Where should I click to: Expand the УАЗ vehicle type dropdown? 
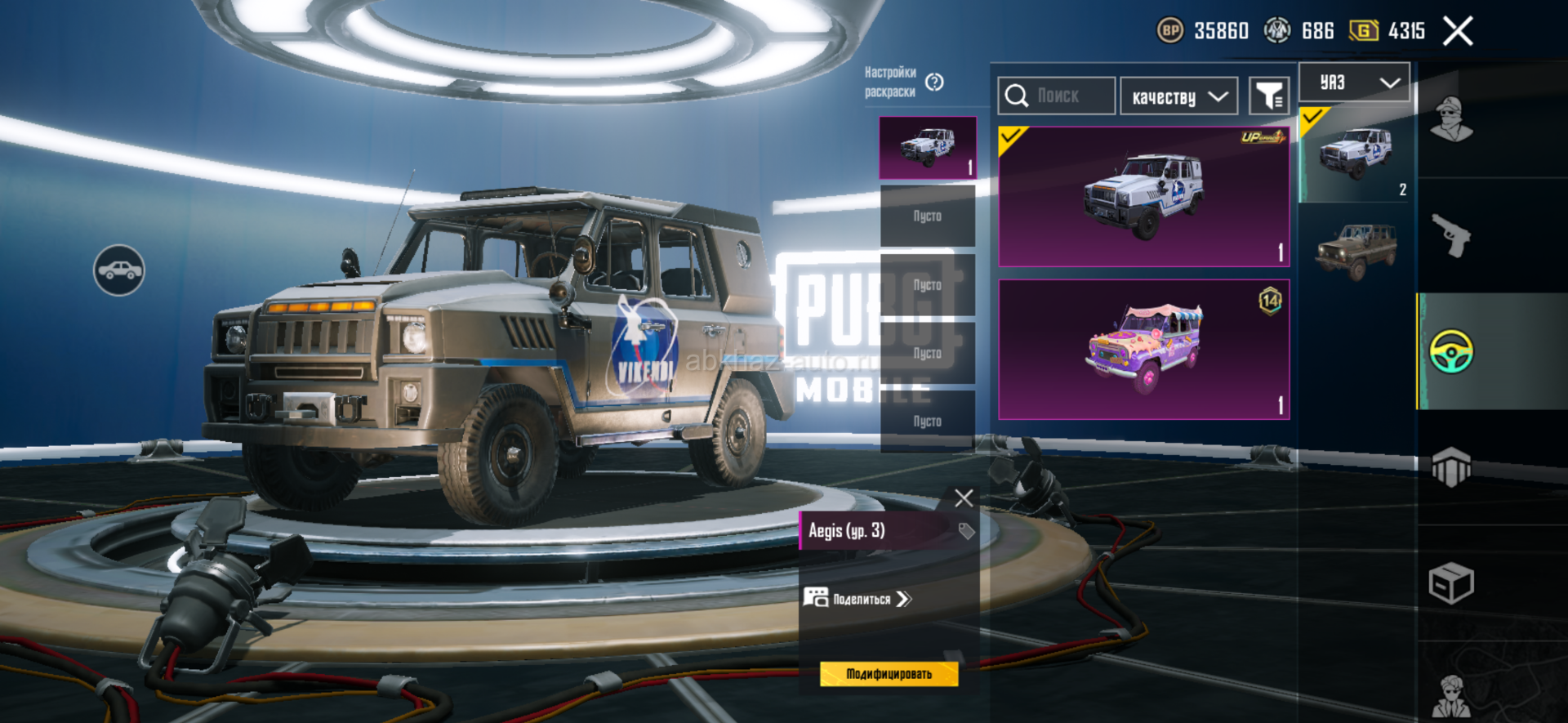[1355, 83]
